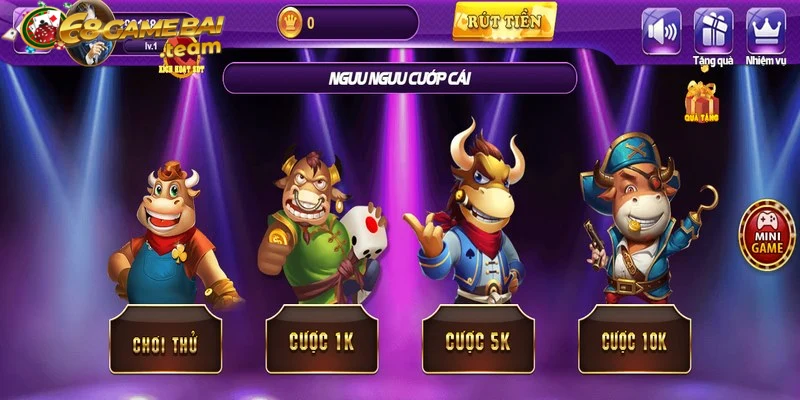
Task: Claim the Quà Tặng gift box
Action: coord(702,102)
